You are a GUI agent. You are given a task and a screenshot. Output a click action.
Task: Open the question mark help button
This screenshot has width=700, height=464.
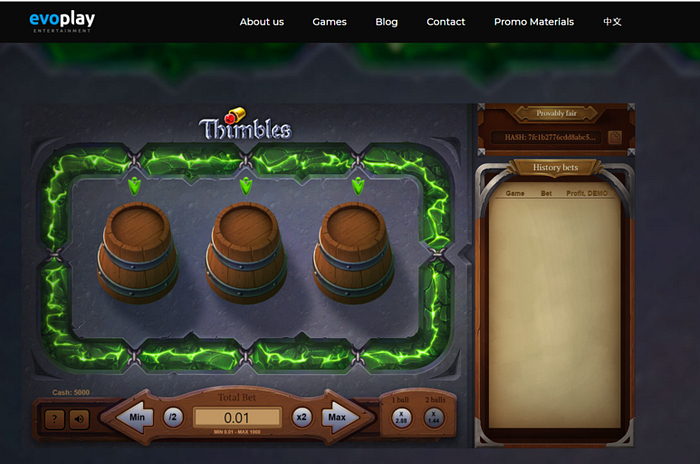point(56,419)
